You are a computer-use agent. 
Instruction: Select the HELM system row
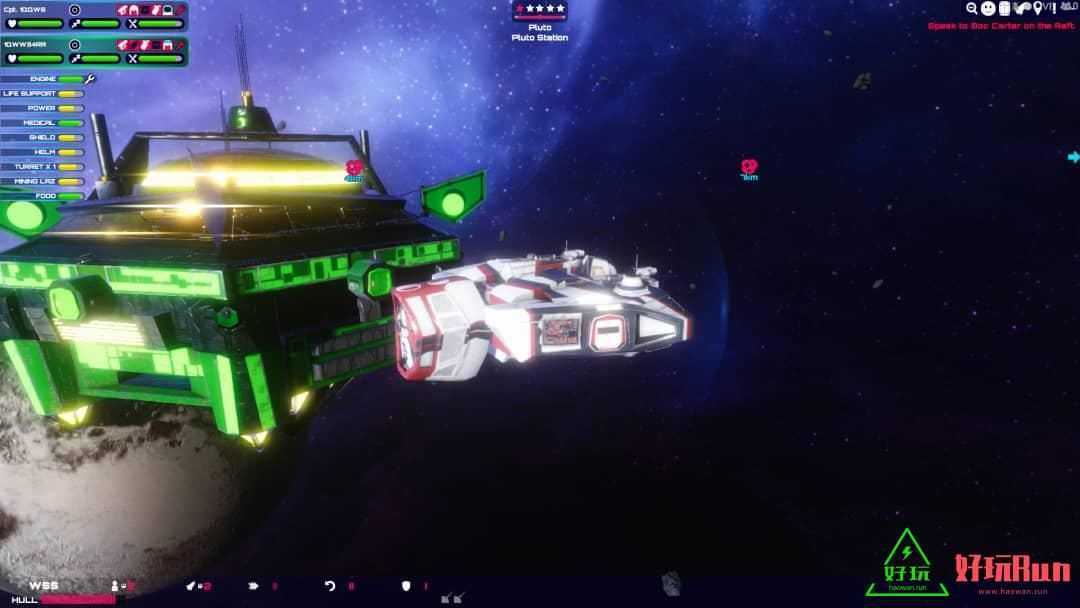(x=43, y=152)
